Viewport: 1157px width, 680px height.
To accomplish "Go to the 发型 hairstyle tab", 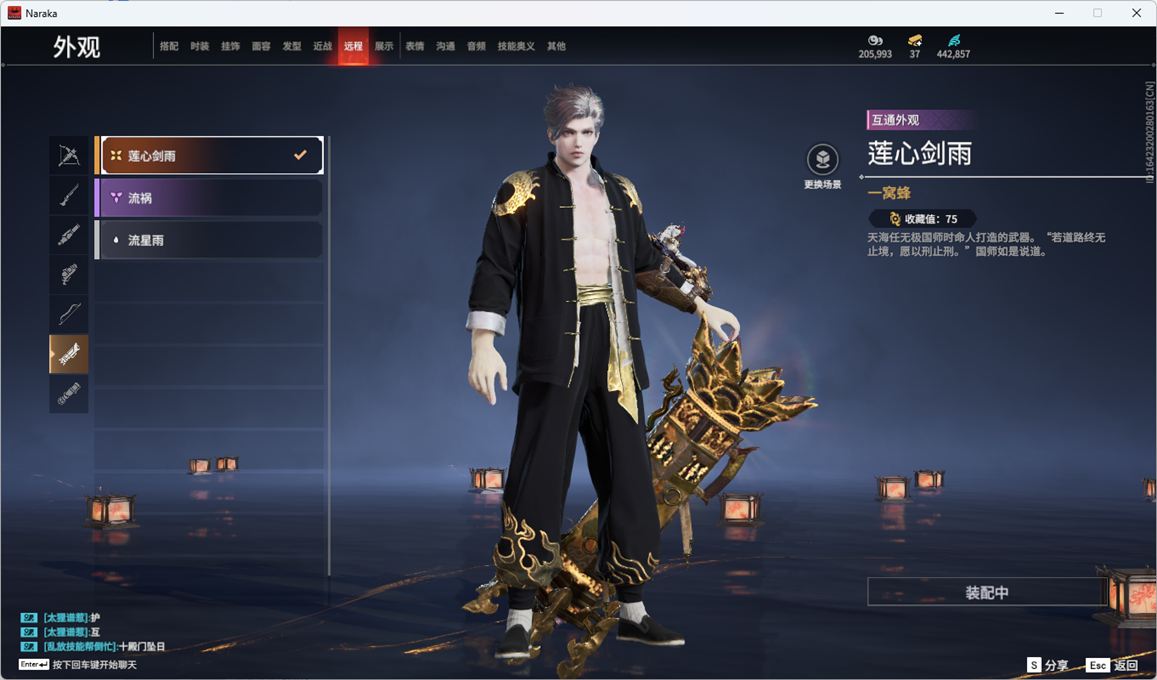I will (292, 46).
